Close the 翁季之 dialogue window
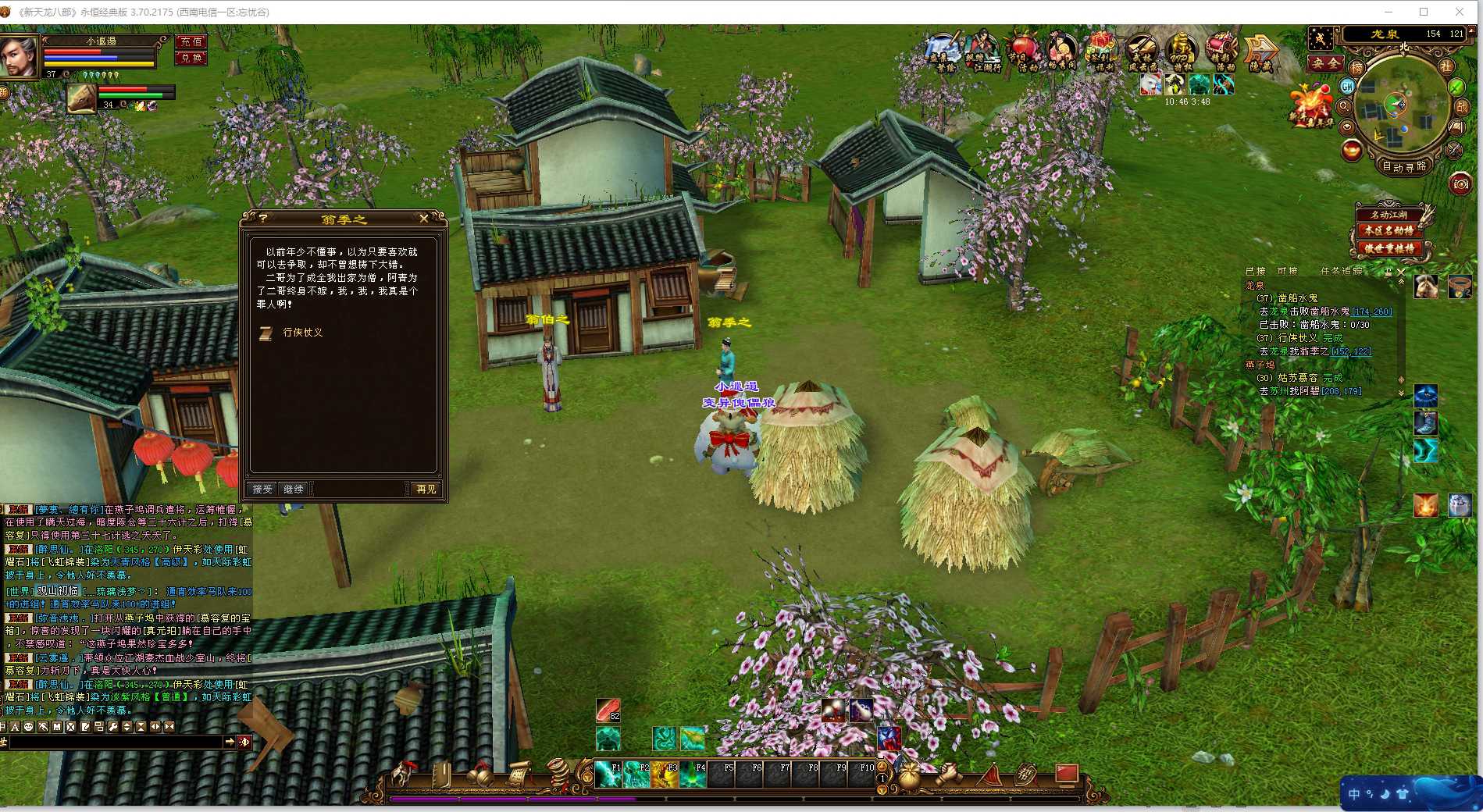 click(423, 219)
